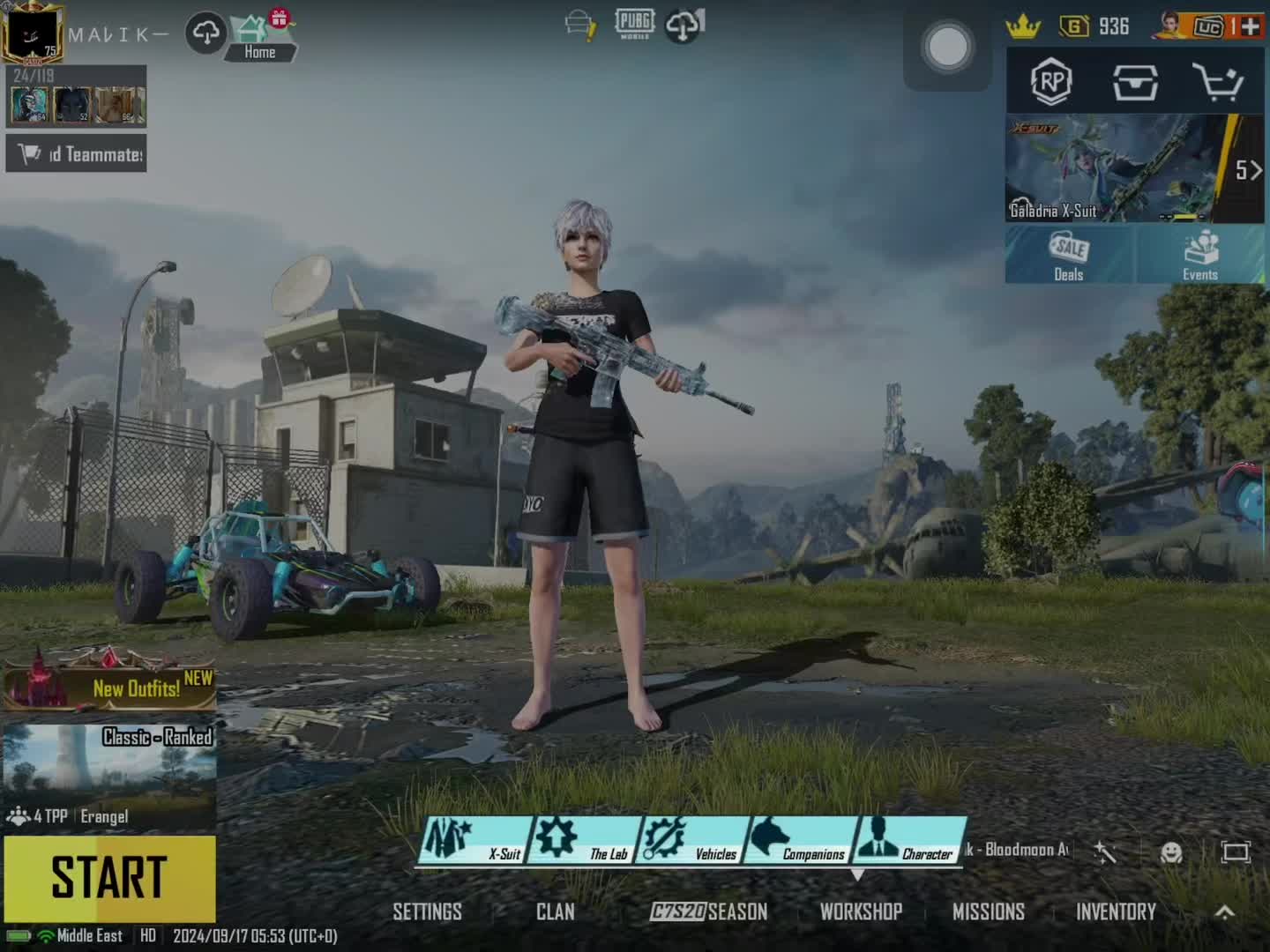Open the Inventory

click(1116, 911)
